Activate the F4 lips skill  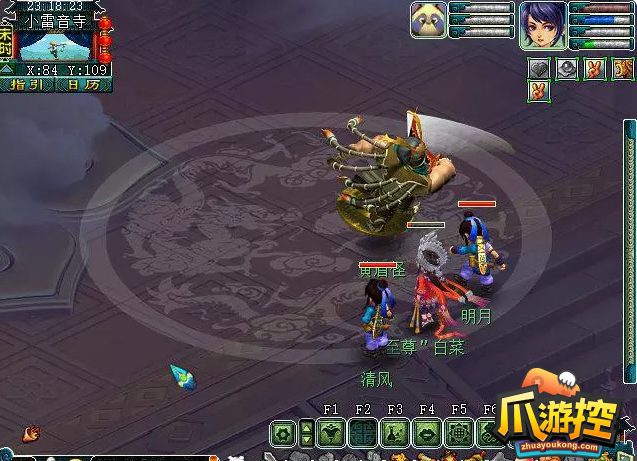tap(427, 433)
